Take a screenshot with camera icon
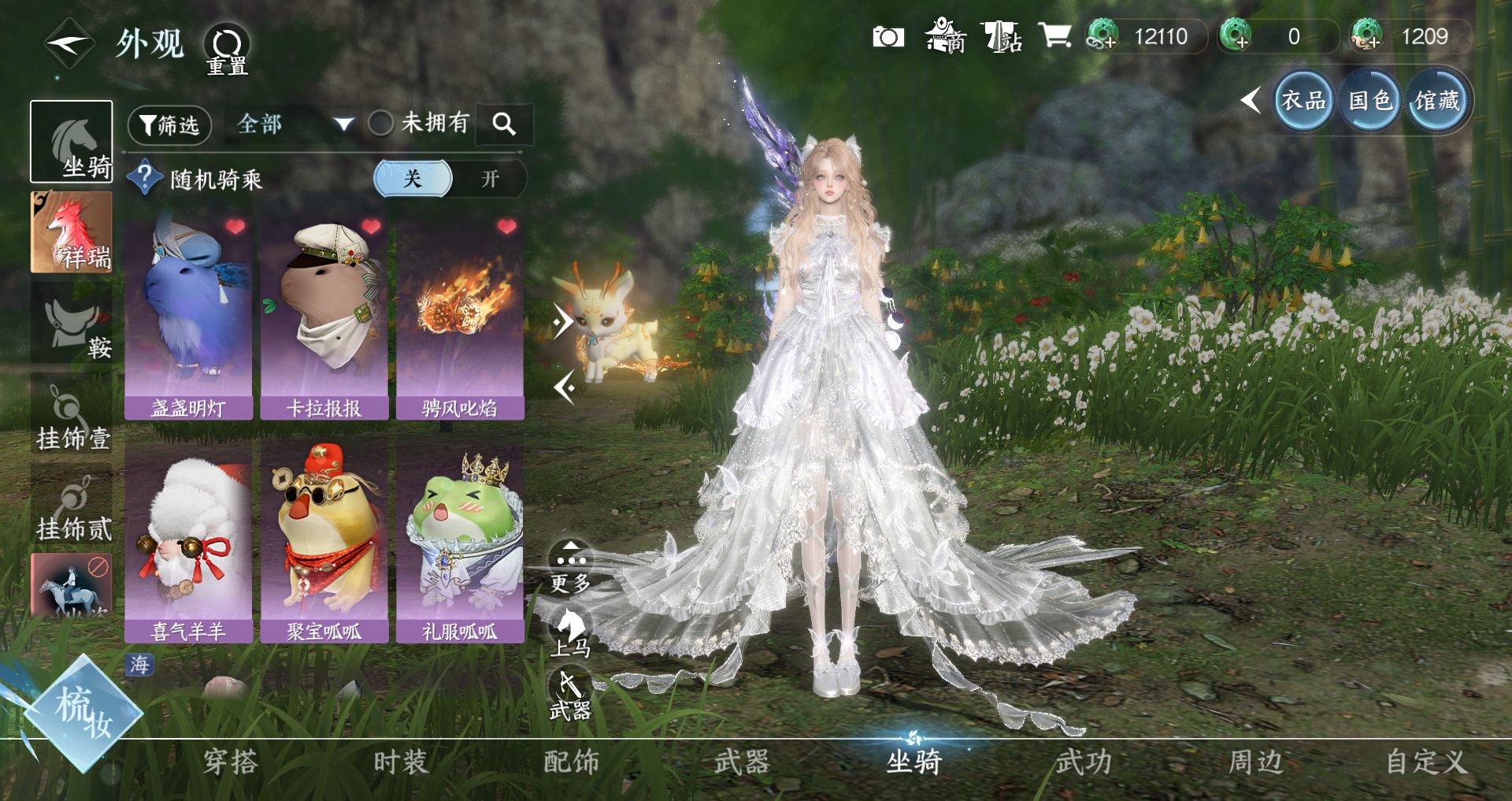 pyautogui.click(x=888, y=37)
